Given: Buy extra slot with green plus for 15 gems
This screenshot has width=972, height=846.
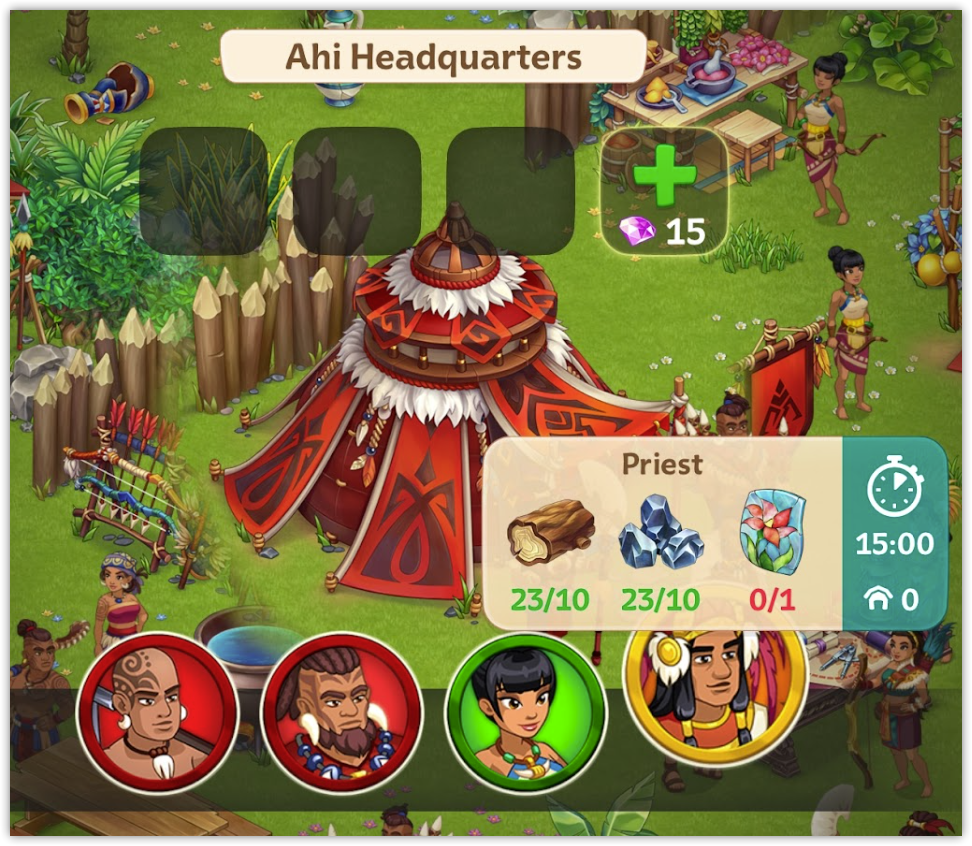Looking at the screenshot, I should point(664,191).
